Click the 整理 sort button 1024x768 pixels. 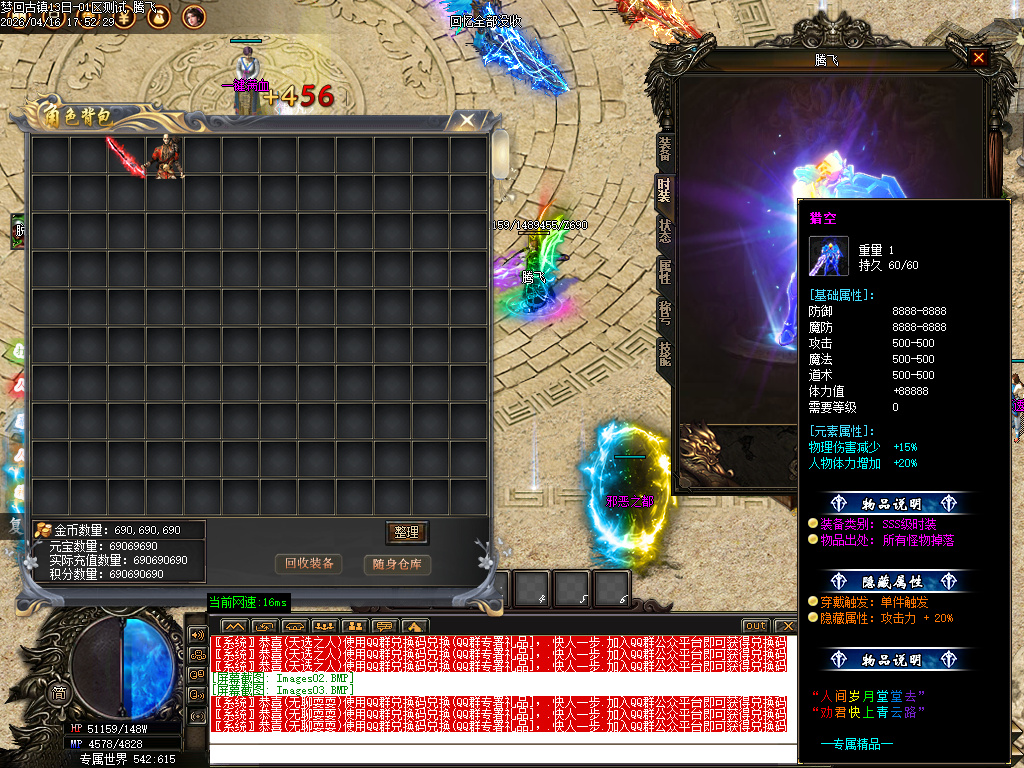pos(406,532)
